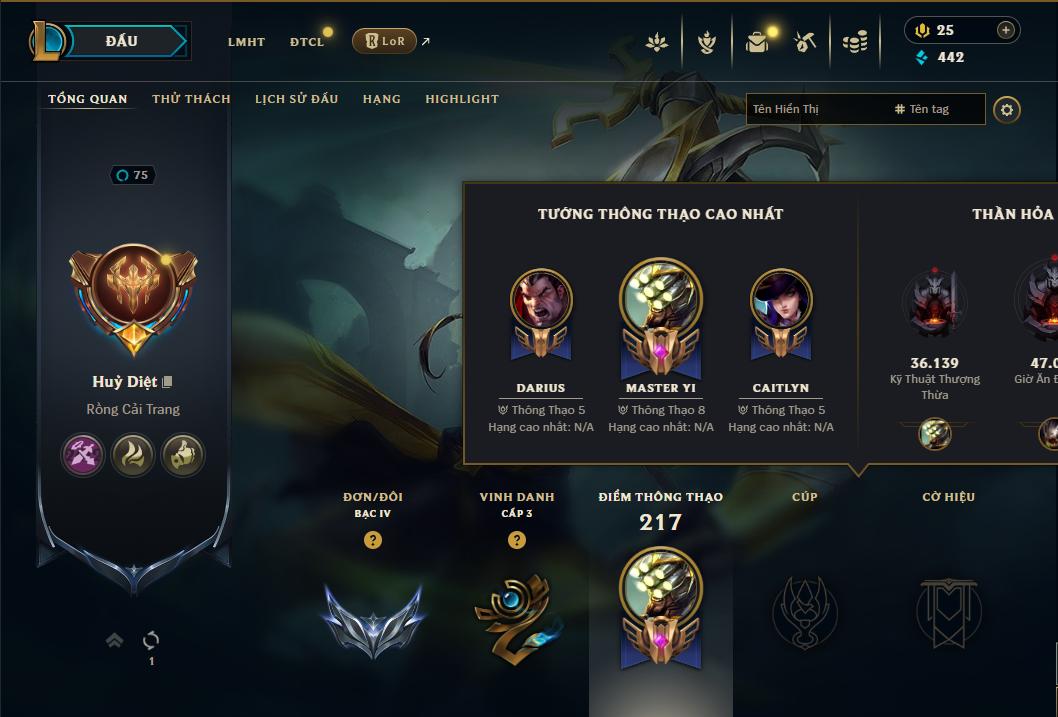Switch to the ĐTCL tab
1058x717 pixels.
(307, 42)
